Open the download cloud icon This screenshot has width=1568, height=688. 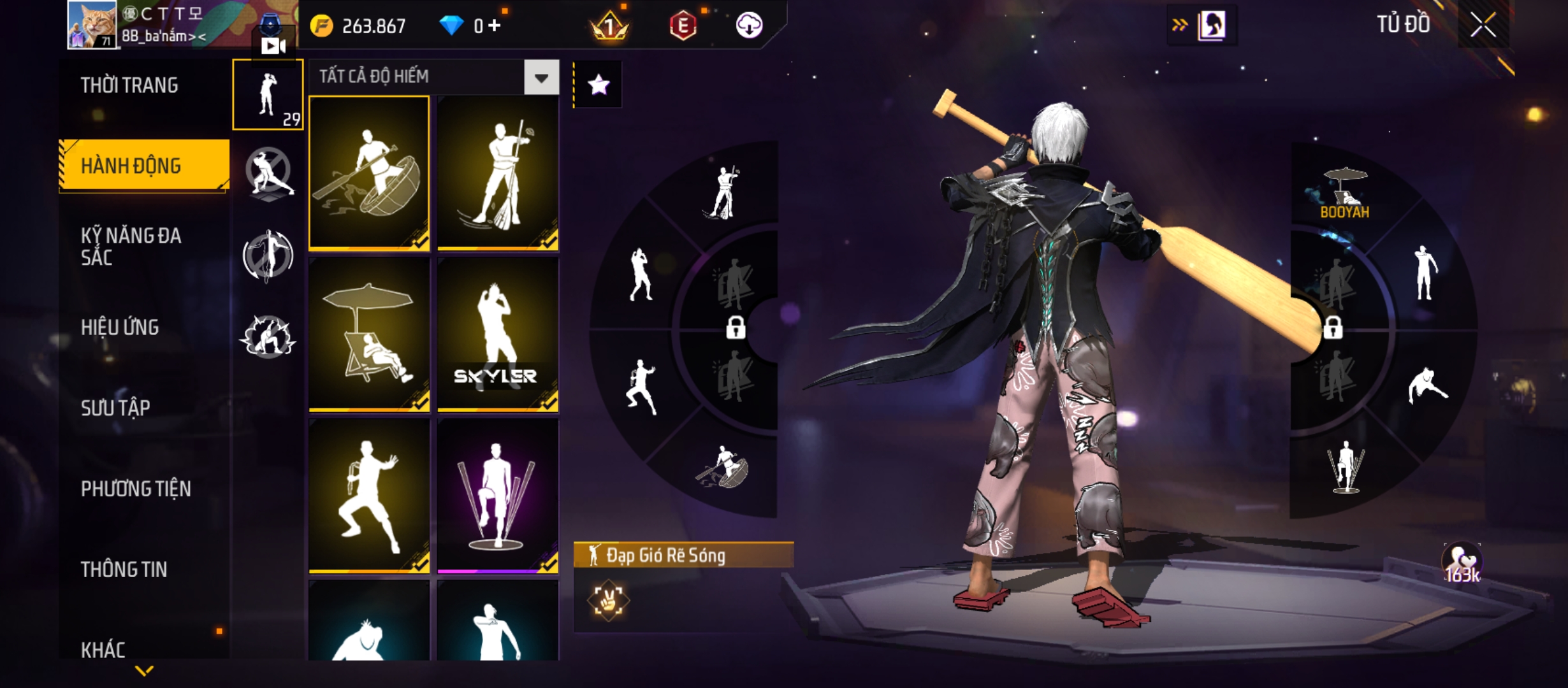[749, 25]
